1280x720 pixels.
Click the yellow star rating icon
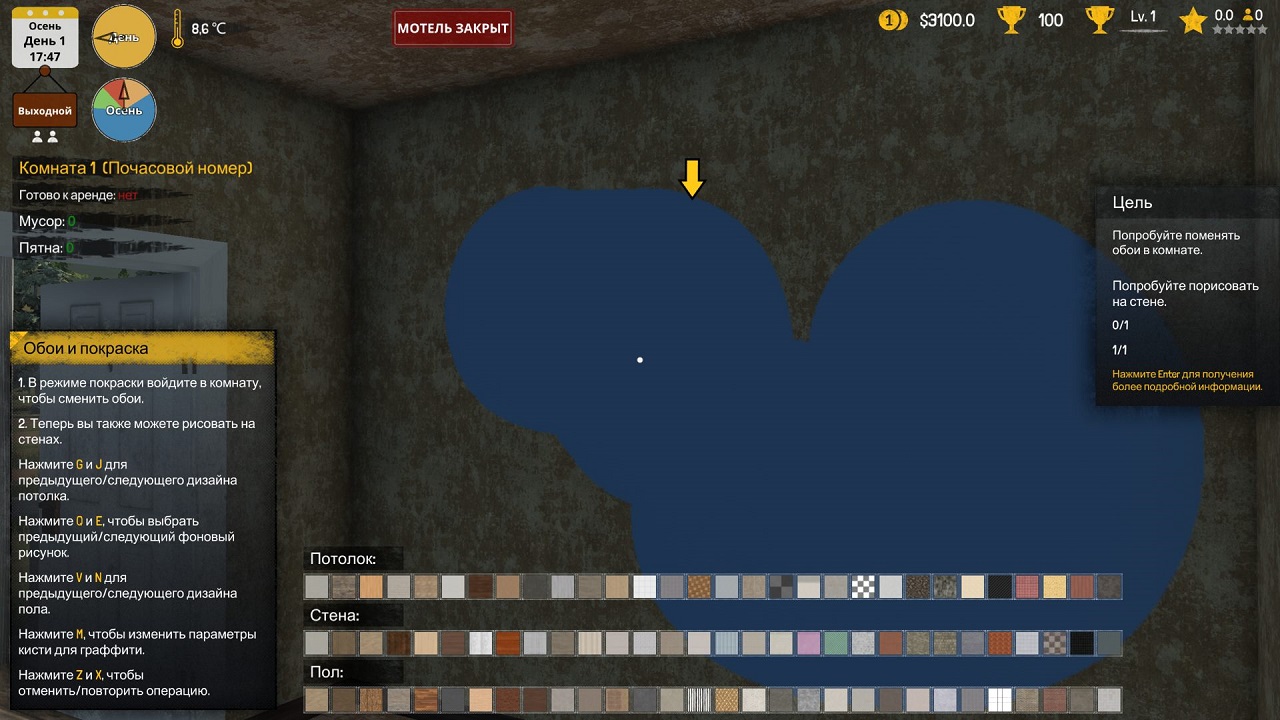click(1192, 20)
